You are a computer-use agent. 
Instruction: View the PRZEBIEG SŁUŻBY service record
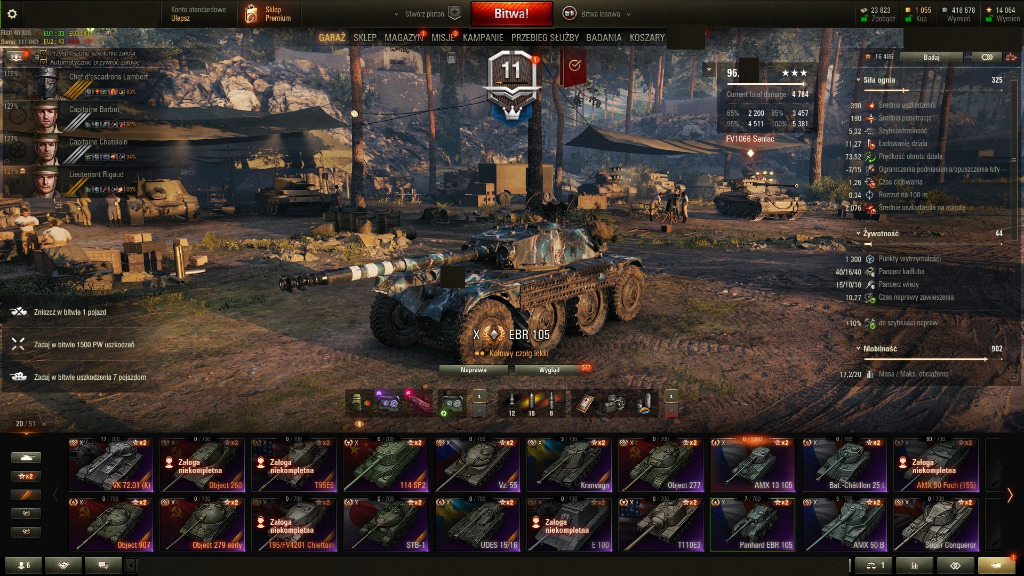pyautogui.click(x=545, y=37)
